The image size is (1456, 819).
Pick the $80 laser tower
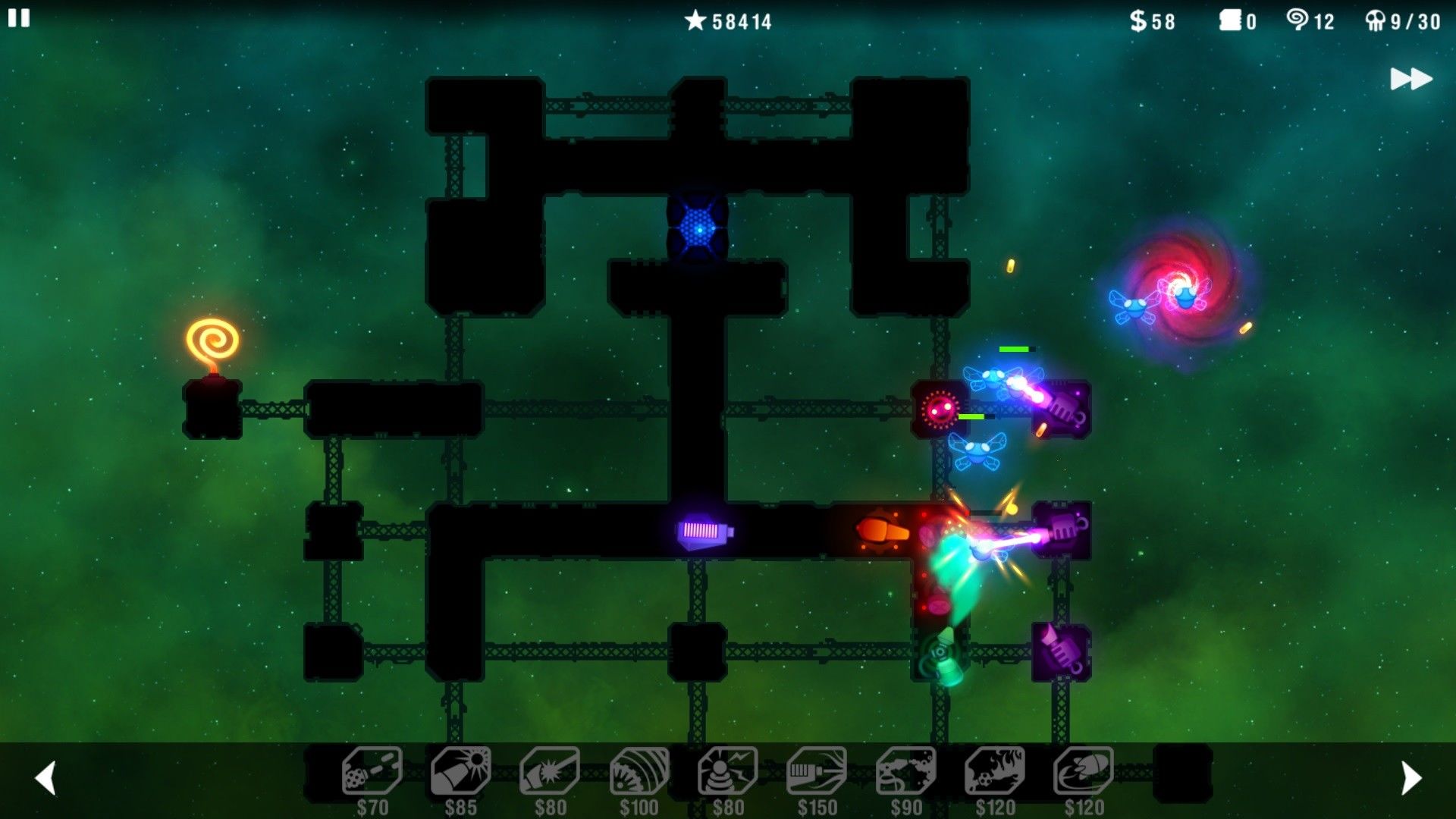click(x=550, y=771)
